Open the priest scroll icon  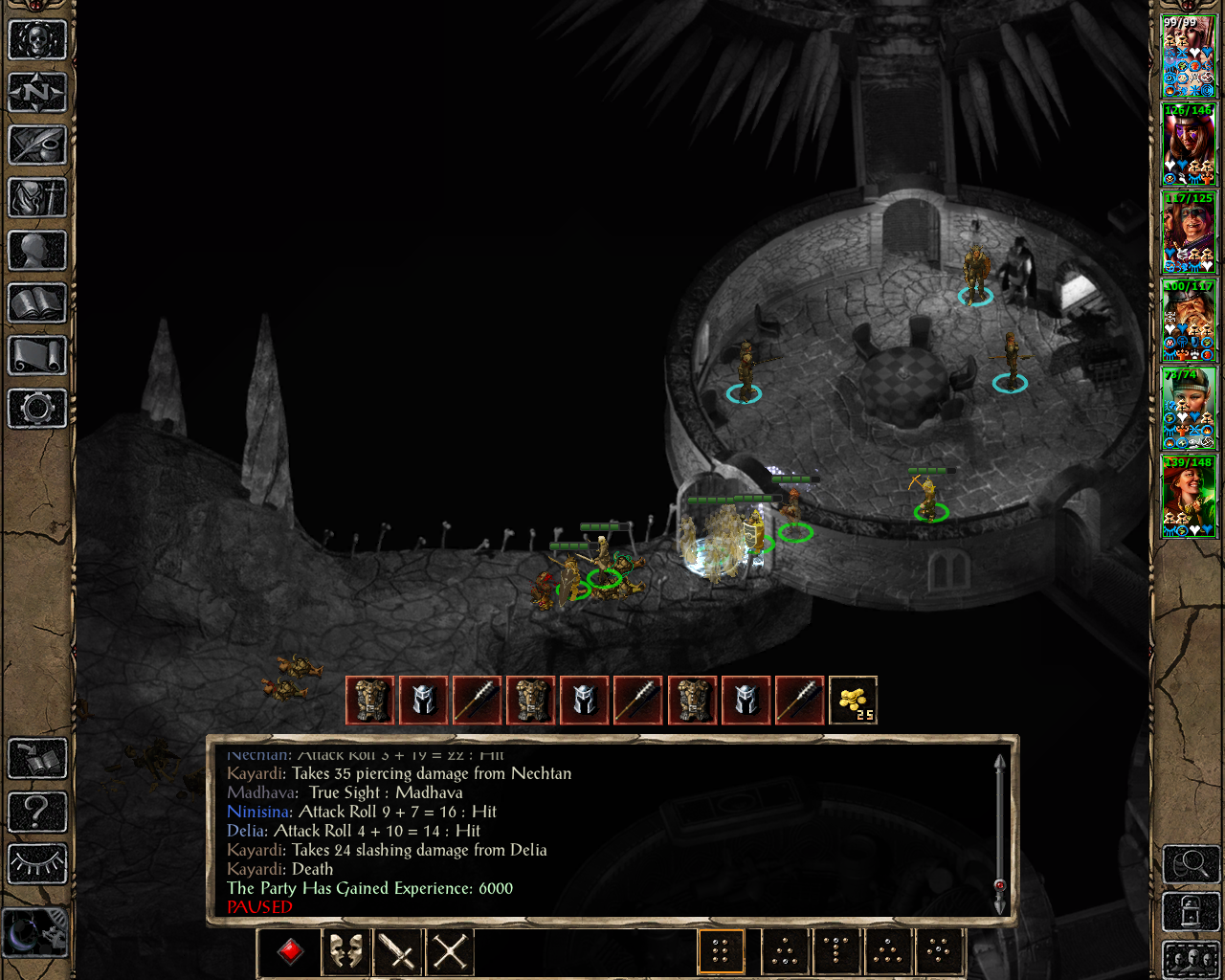click(37, 356)
